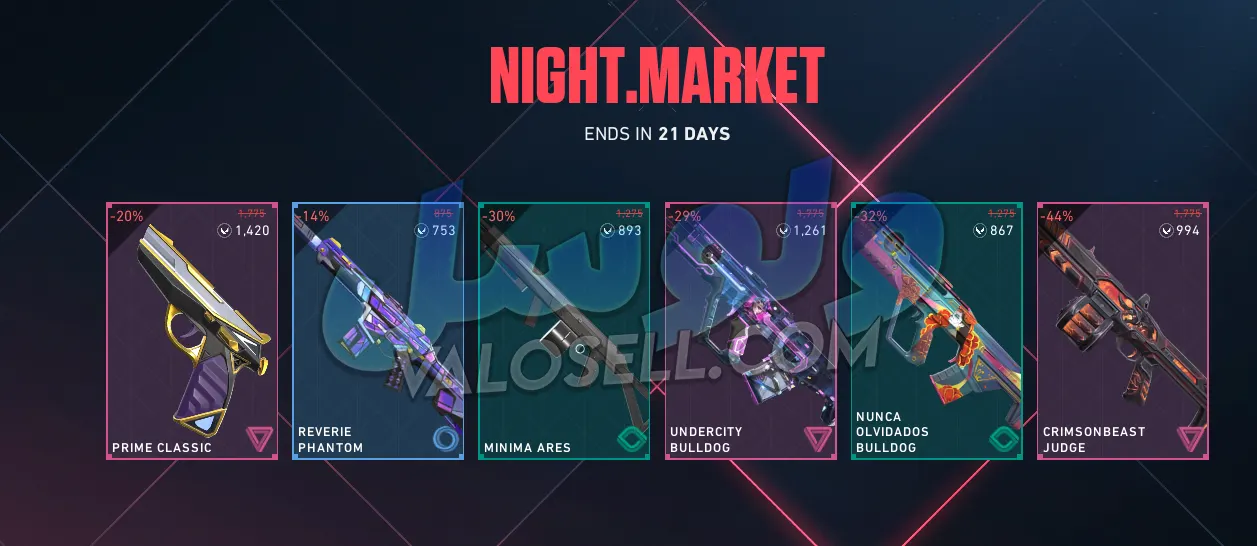Image resolution: width=1257 pixels, height=546 pixels.
Task: Open the Minima Ares skin card
Action: [564, 331]
